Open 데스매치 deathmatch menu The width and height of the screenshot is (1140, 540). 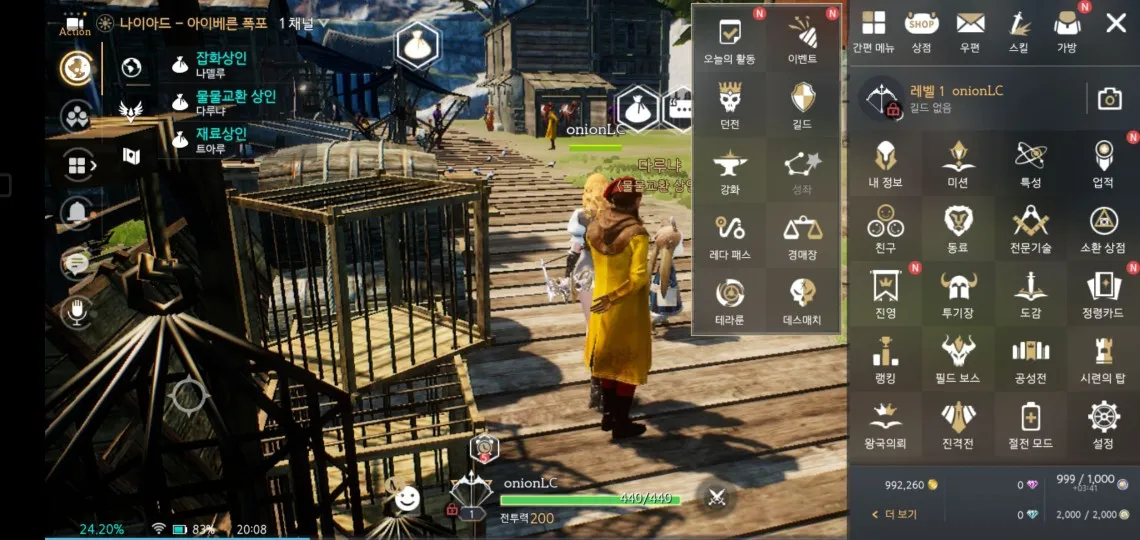click(802, 301)
